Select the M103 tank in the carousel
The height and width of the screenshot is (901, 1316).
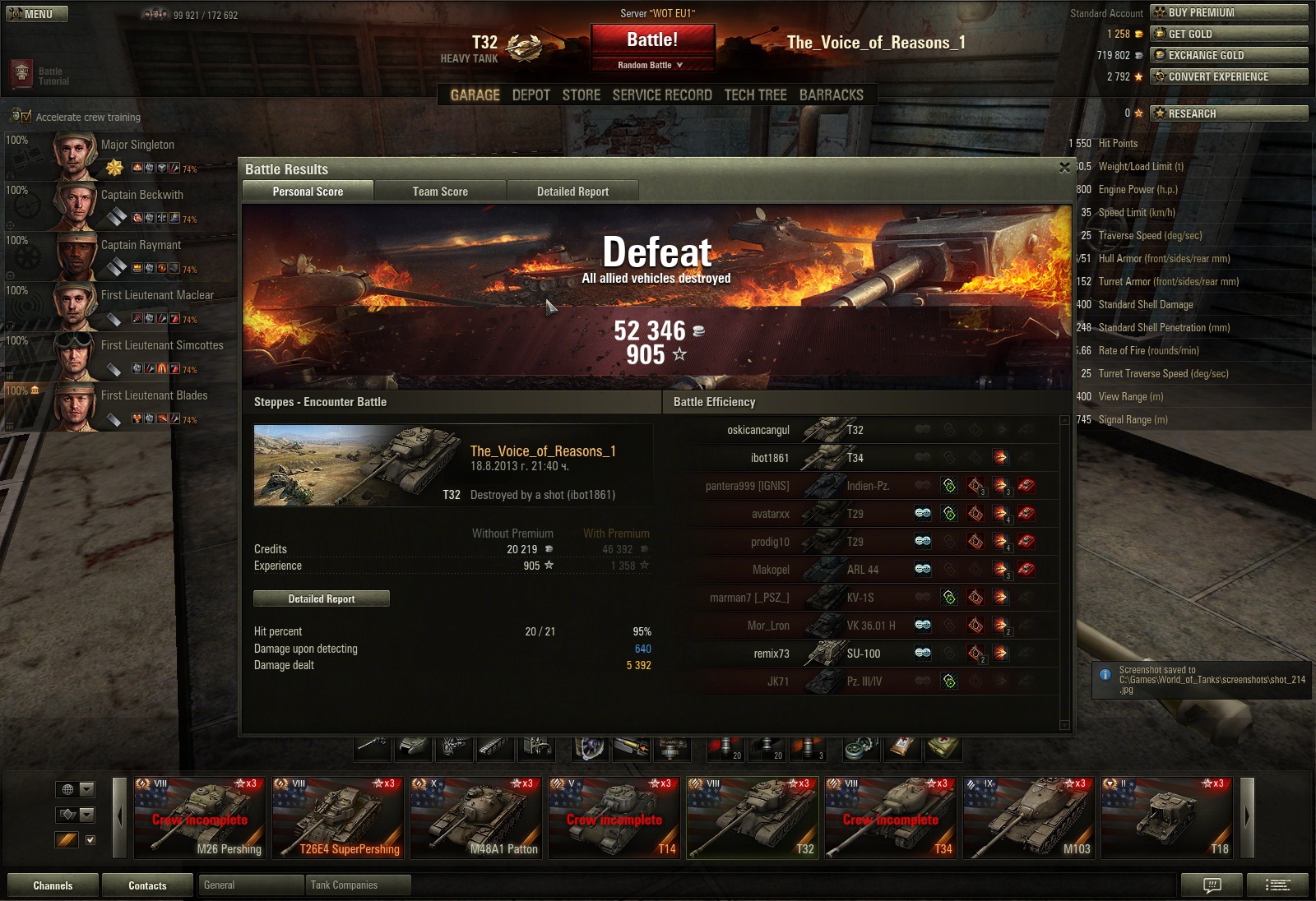pos(1030,818)
